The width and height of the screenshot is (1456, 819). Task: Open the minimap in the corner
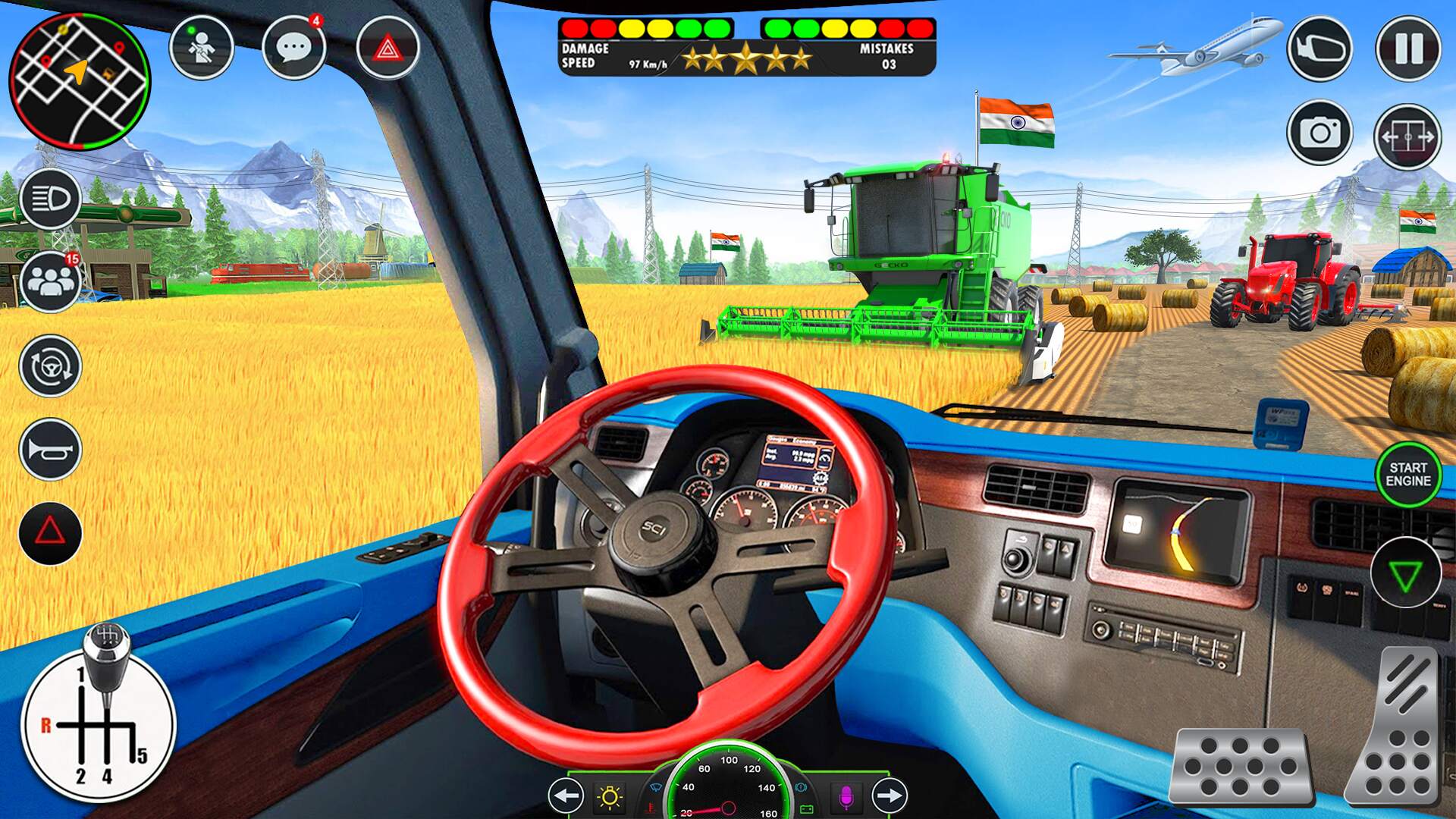[83, 80]
